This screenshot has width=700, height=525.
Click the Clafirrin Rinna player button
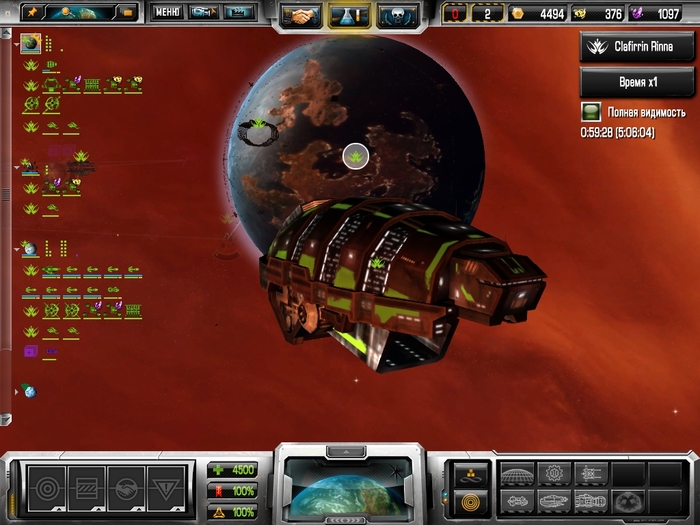pos(637,46)
